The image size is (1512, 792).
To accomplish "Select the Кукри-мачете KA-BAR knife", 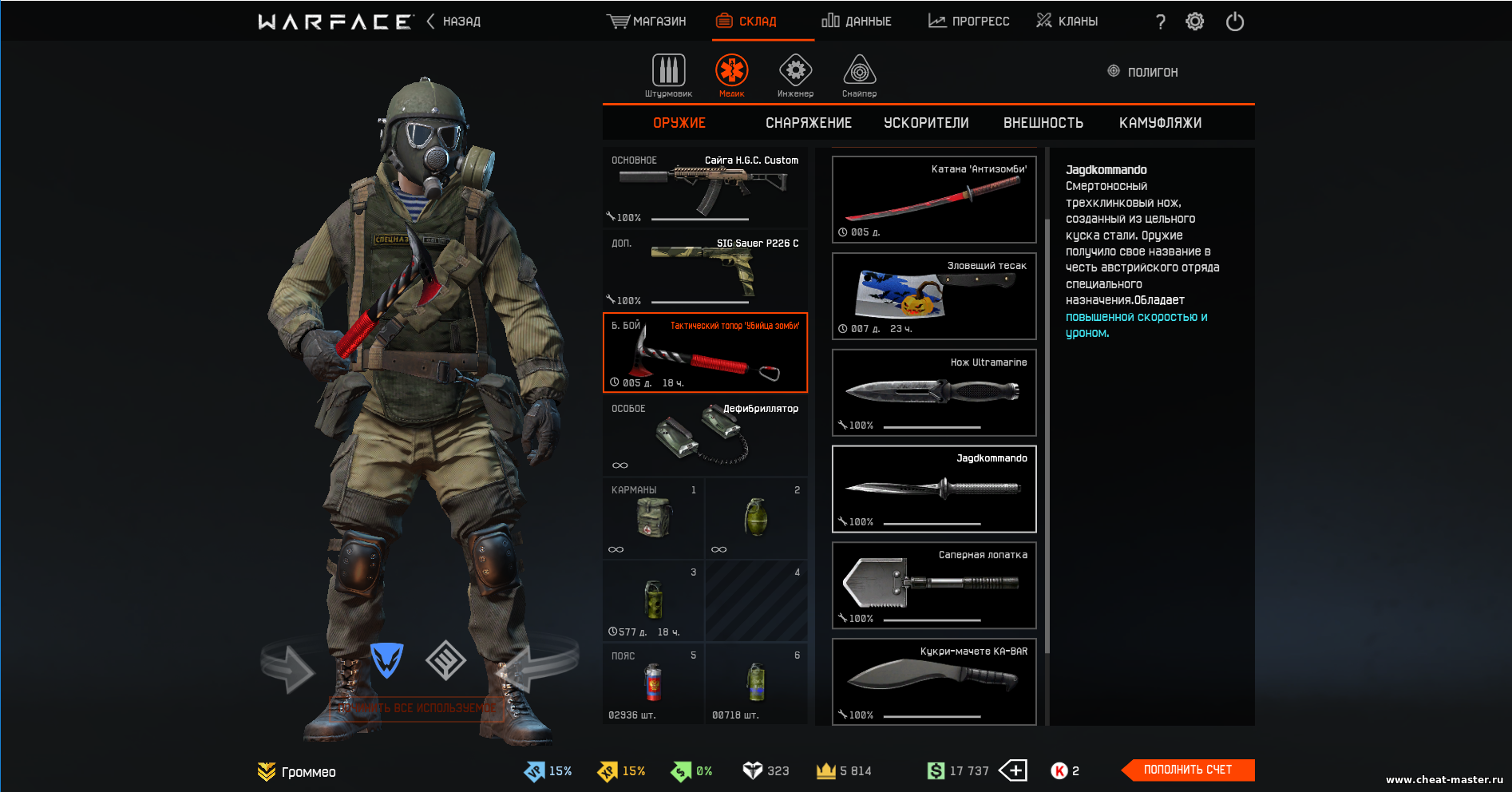I will point(934,682).
